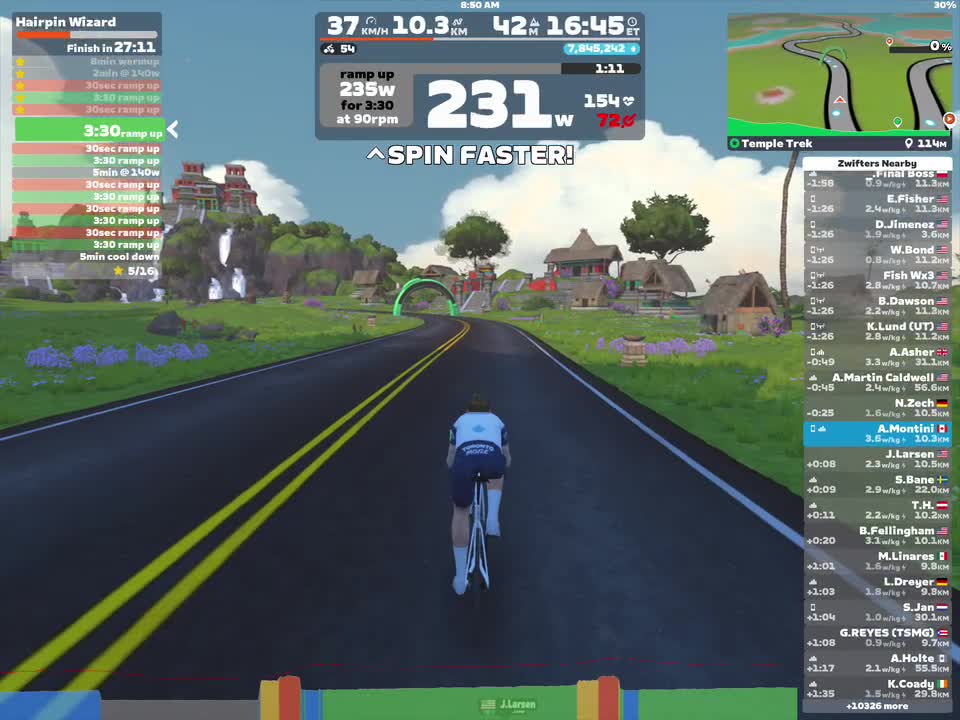Image resolution: width=960 pixels, height=720 pixels.
Task: Select rider G.REYES (TSMG) row
Action: pos(877,638)
